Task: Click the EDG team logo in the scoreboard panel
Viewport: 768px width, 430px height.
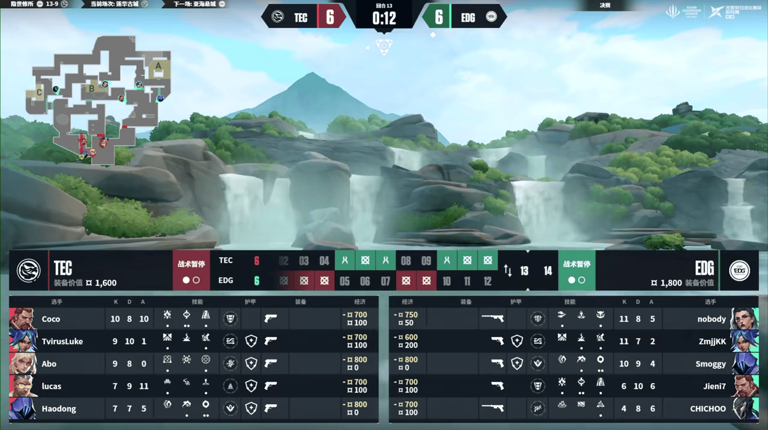Action: 739,270
